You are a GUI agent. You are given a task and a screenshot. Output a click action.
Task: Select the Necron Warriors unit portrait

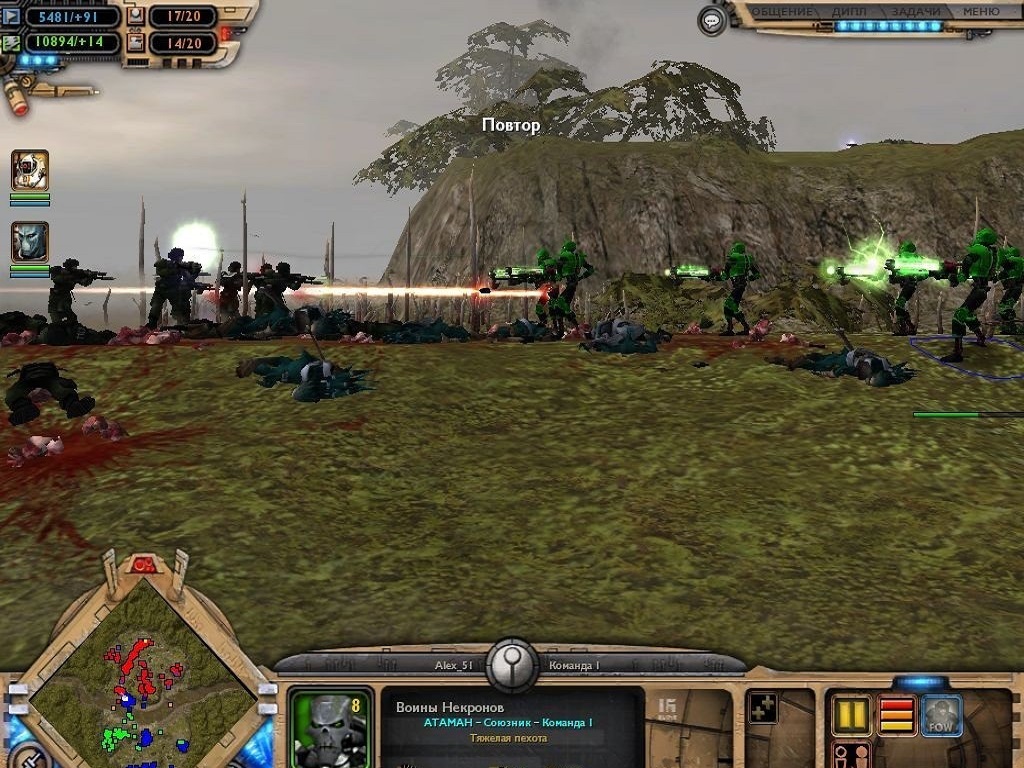click(x=331, y=727)
